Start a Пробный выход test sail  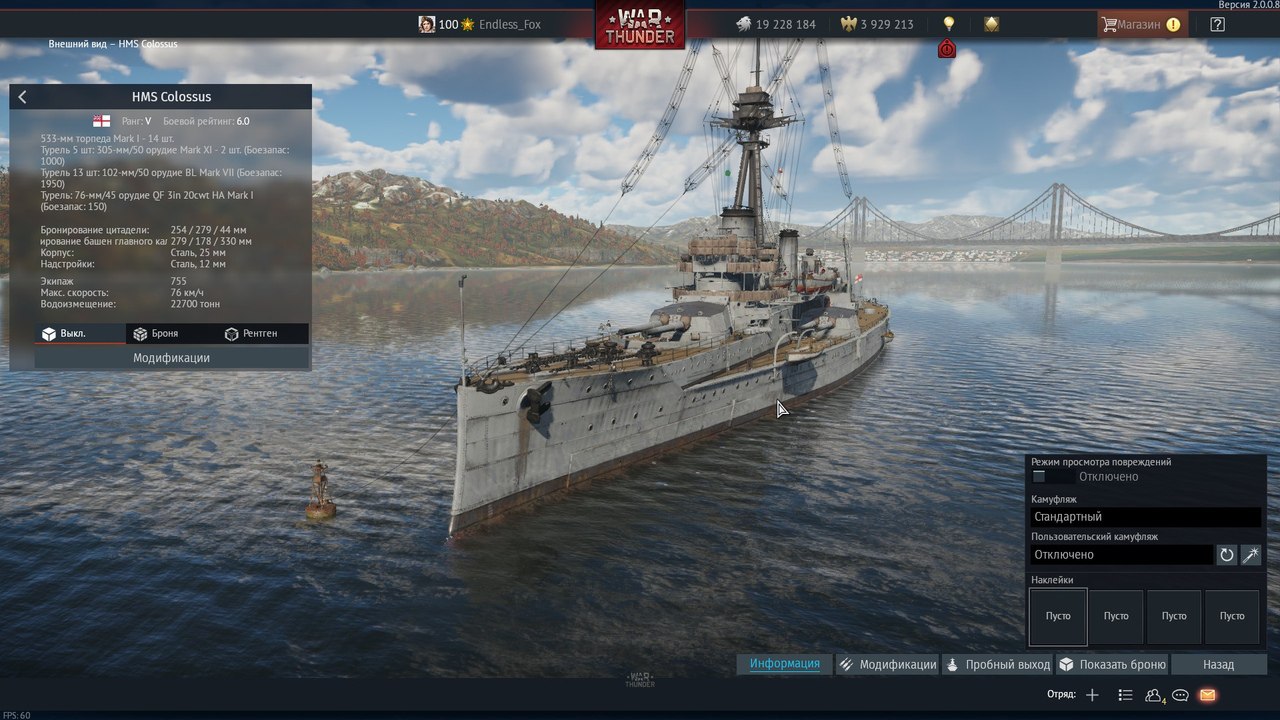[x=998, y=664]
